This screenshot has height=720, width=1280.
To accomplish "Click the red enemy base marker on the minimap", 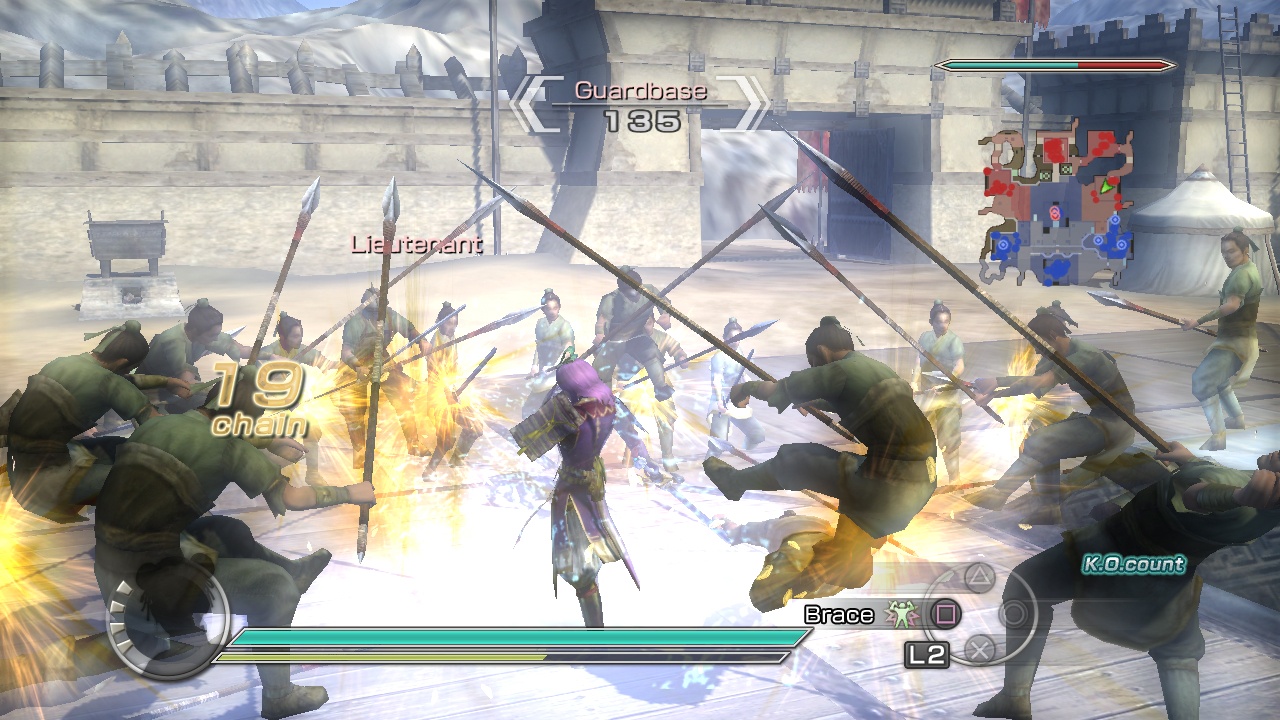I will 1054,212.
